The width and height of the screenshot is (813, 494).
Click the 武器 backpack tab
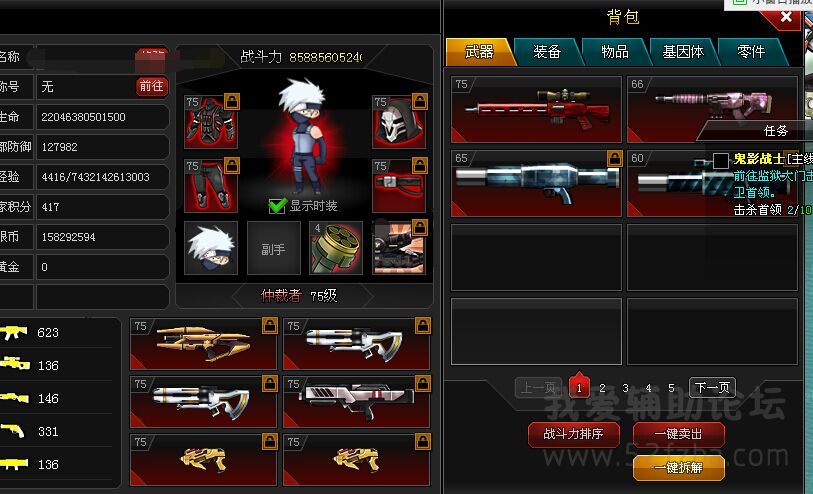479,51
